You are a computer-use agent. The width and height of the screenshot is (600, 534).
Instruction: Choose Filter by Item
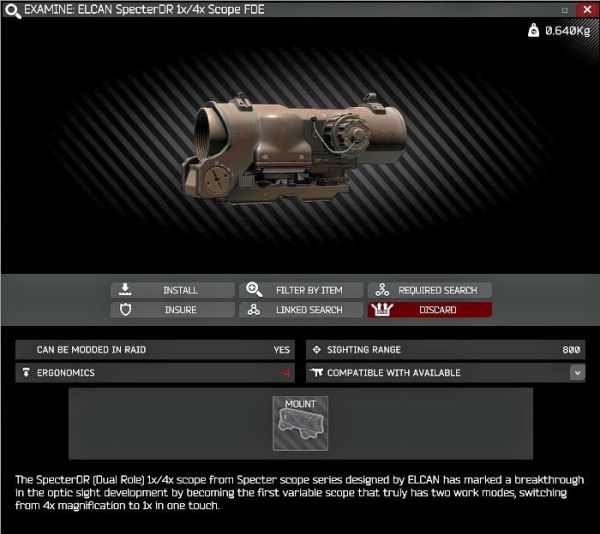[300, 290]
